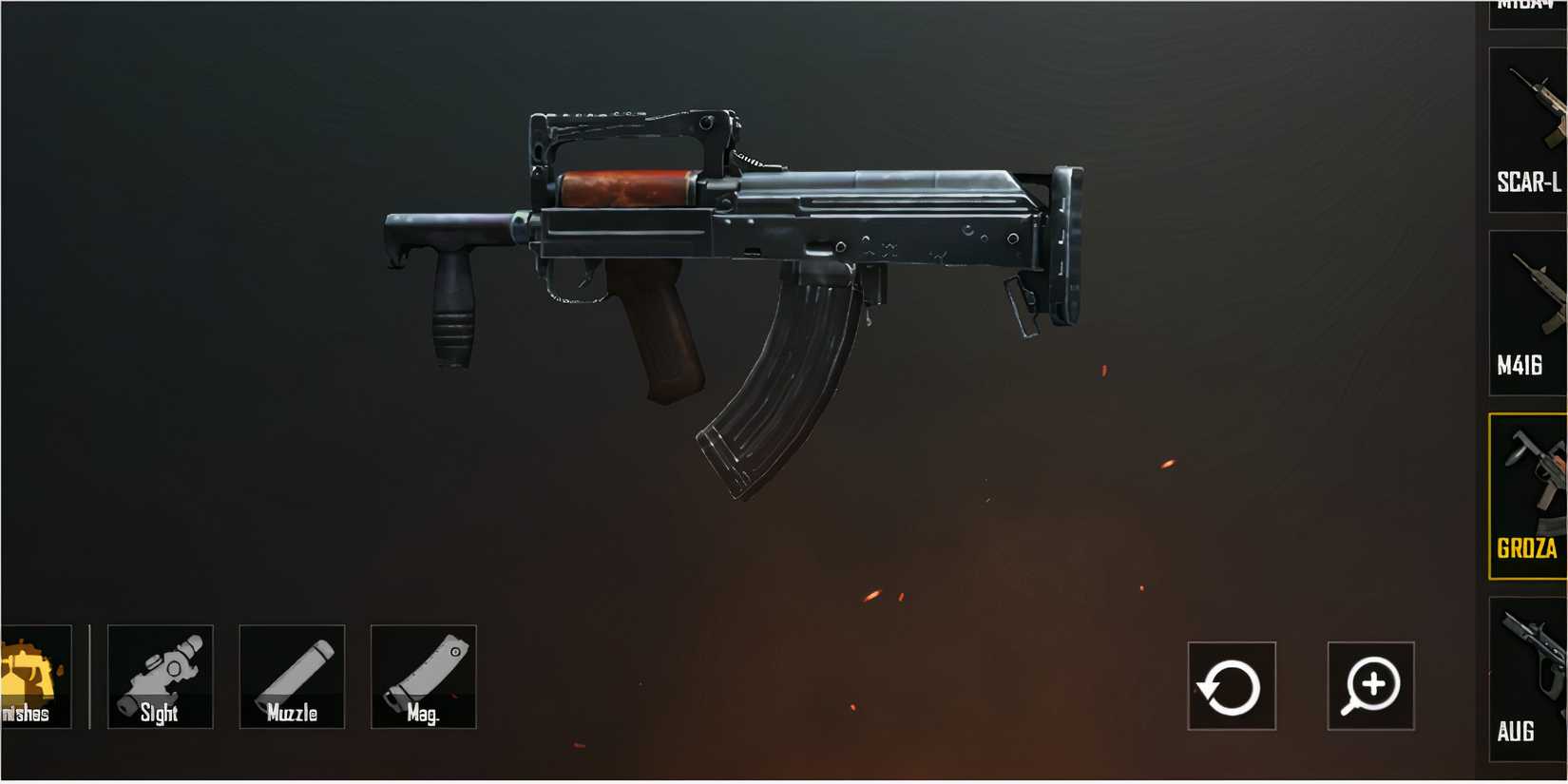Open the Muzzle attachment icon
The width and height of the screenshot is (1568, 784).
293,677
